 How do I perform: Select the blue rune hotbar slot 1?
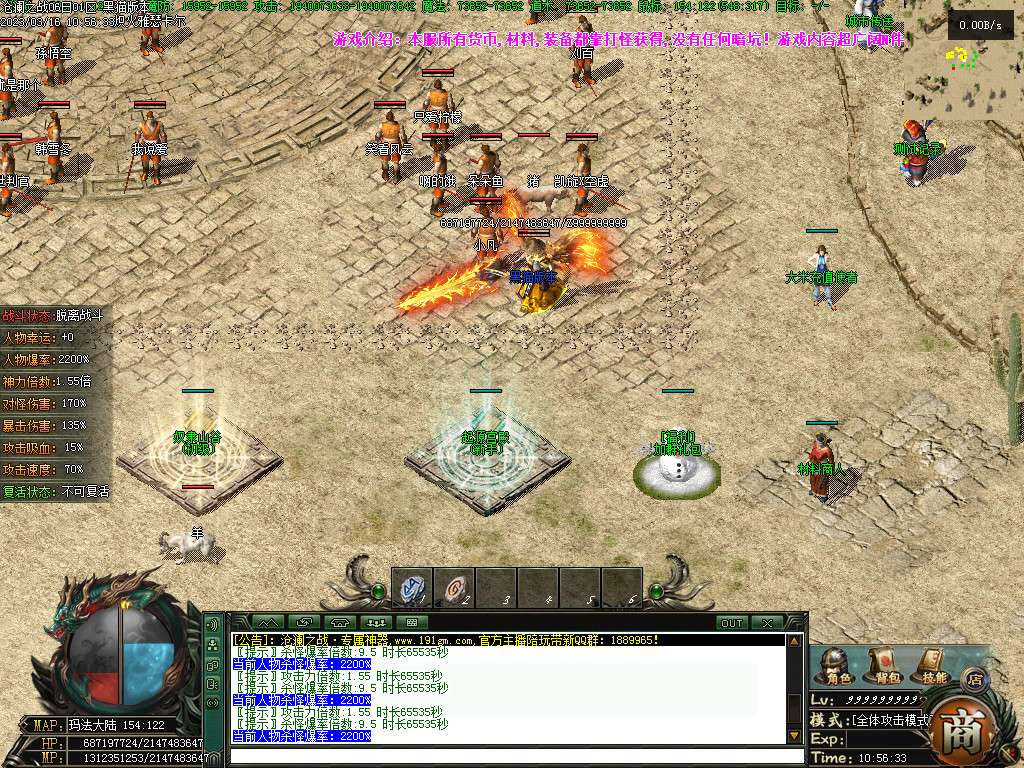412,588
